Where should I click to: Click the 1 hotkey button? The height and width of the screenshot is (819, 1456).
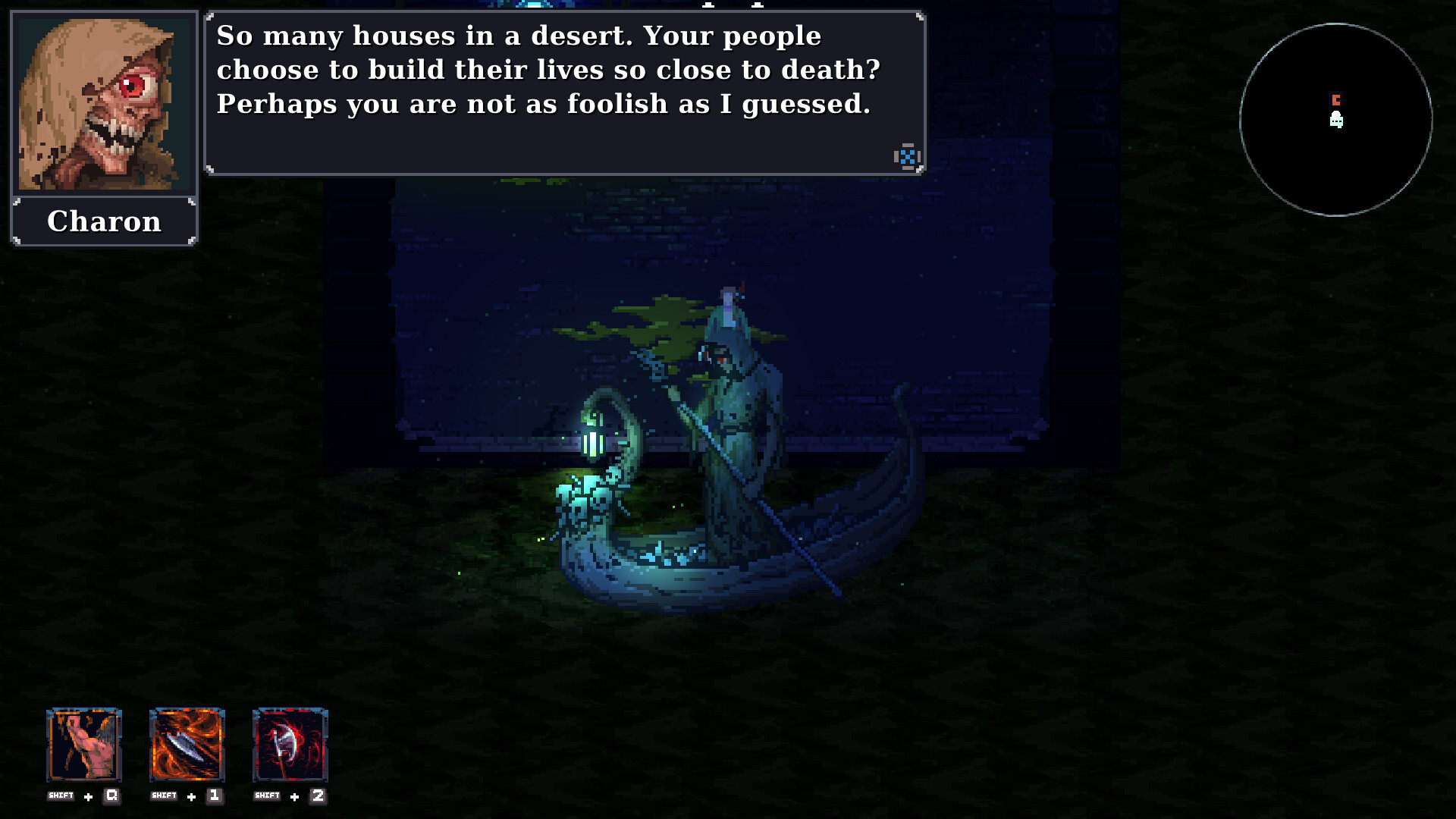(x=214, y=796)
